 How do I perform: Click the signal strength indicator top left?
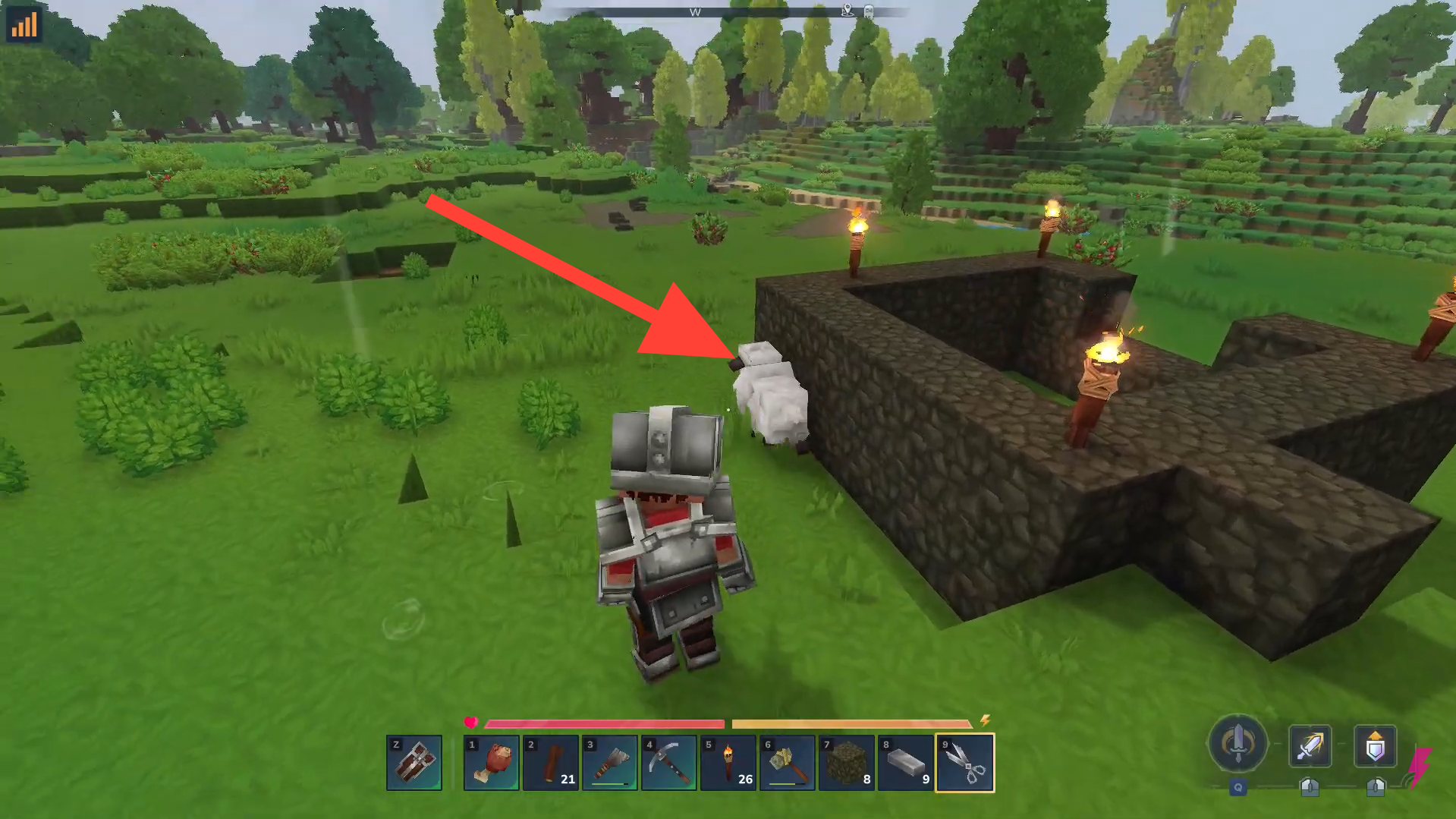(25, 24)
